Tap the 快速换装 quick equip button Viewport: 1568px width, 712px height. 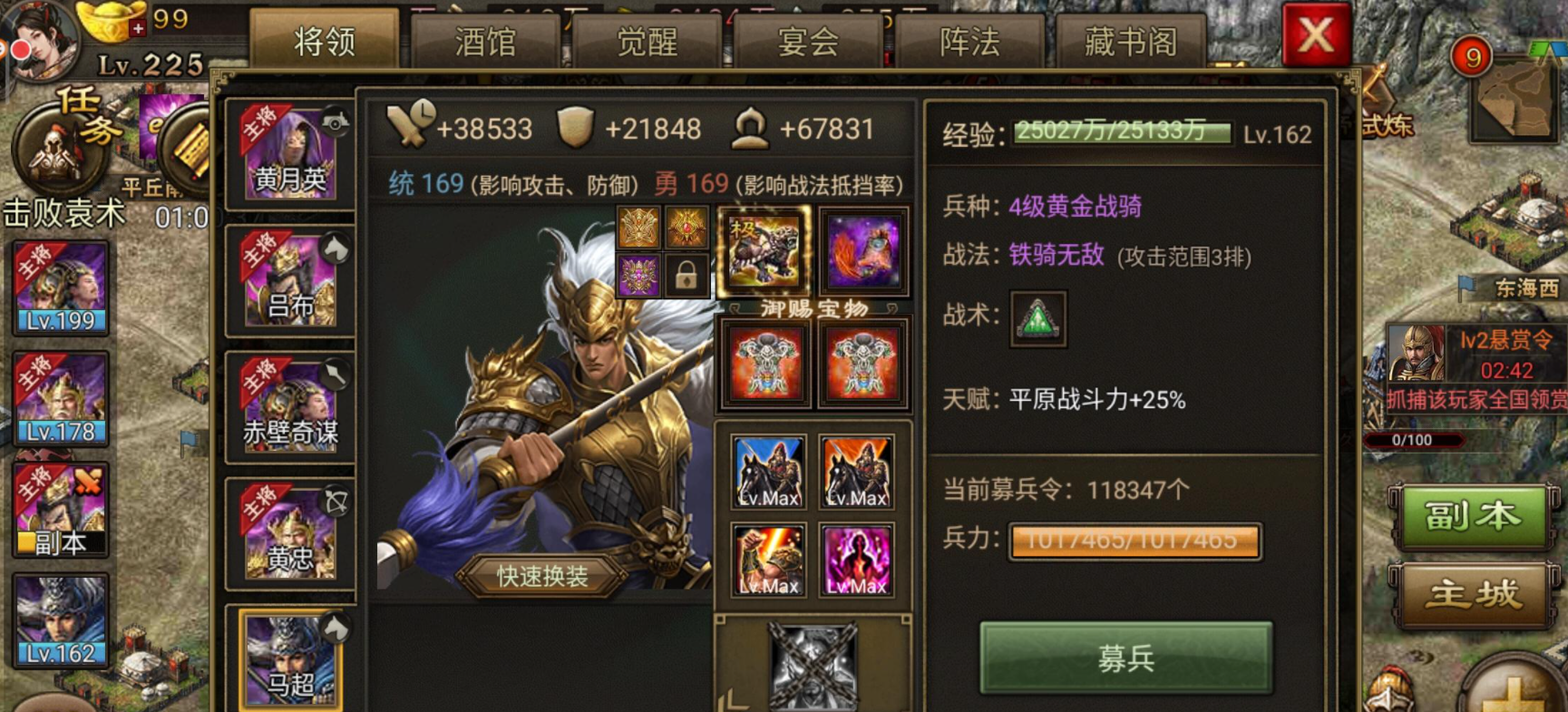[540, 575]
